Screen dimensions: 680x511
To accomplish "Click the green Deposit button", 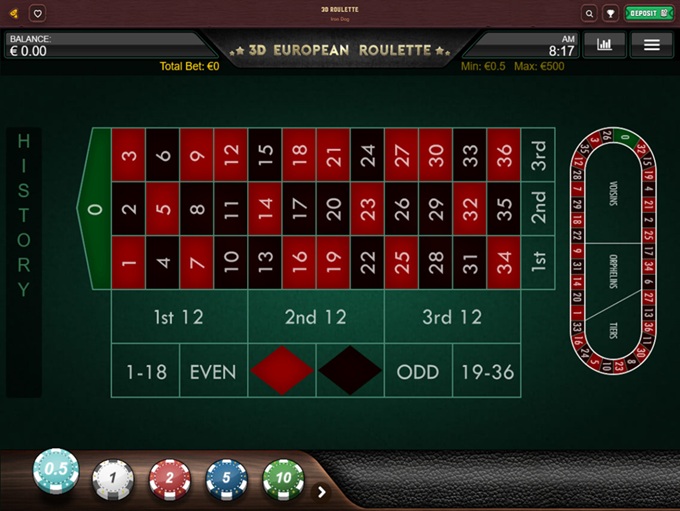I will tap(649, 13).
